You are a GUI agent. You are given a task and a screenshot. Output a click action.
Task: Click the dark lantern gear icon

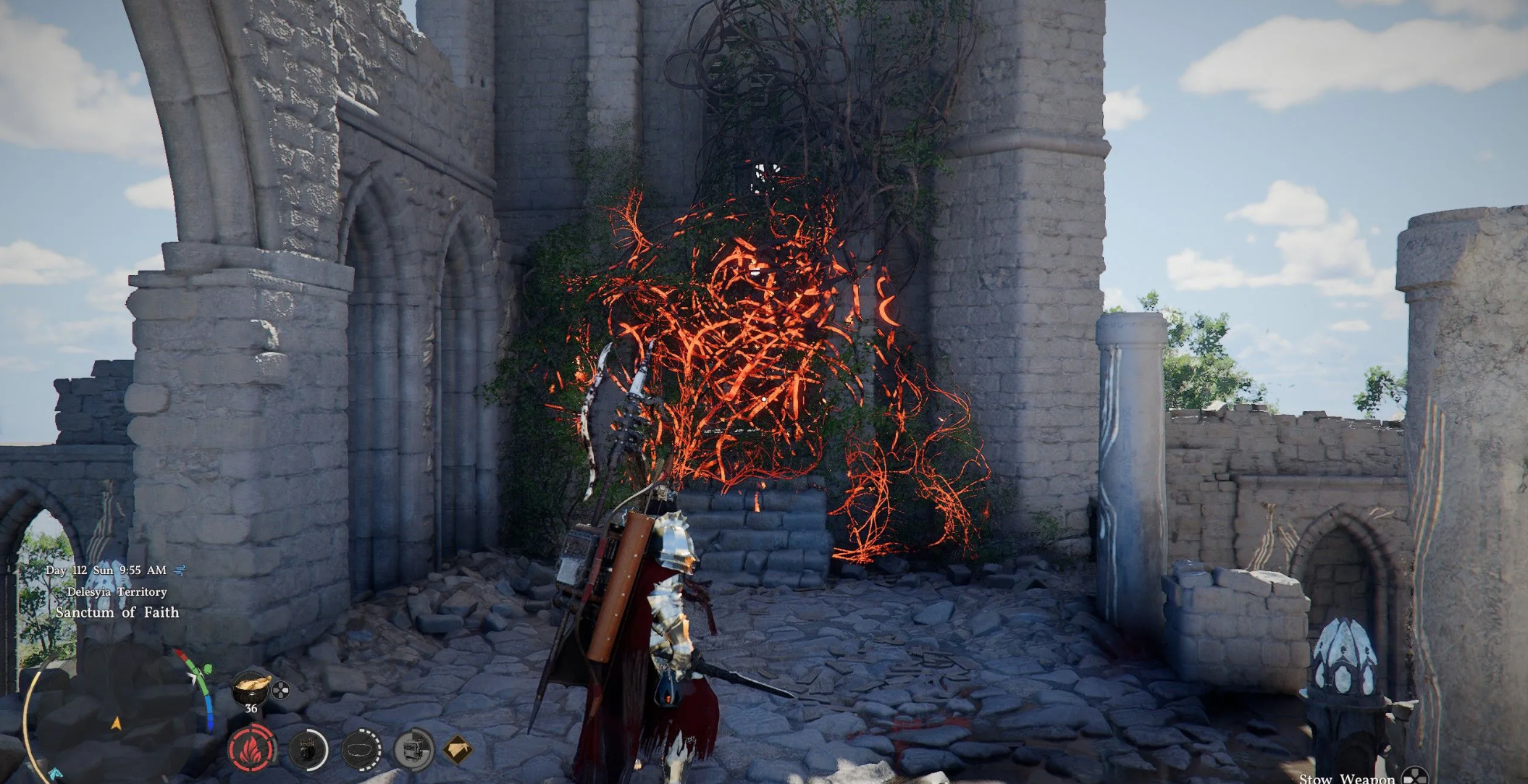(308, 749)
